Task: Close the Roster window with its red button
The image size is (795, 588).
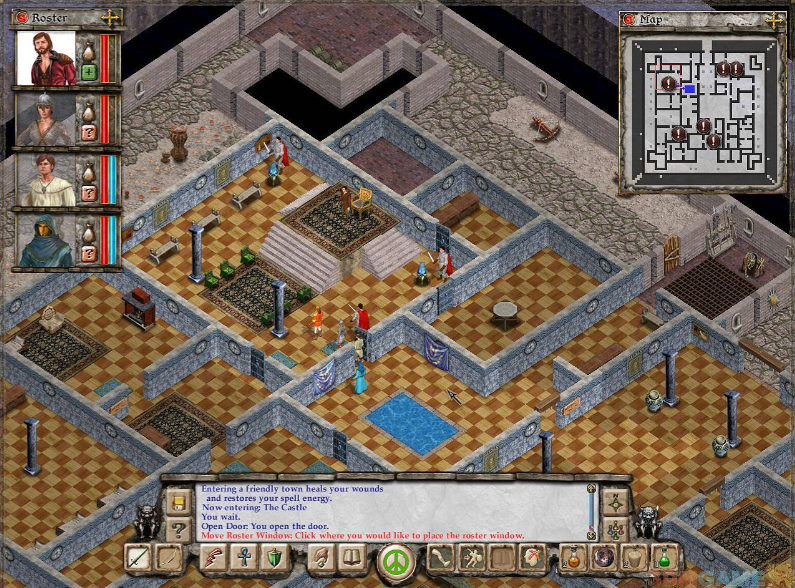Action: click(x=20, y=18)
